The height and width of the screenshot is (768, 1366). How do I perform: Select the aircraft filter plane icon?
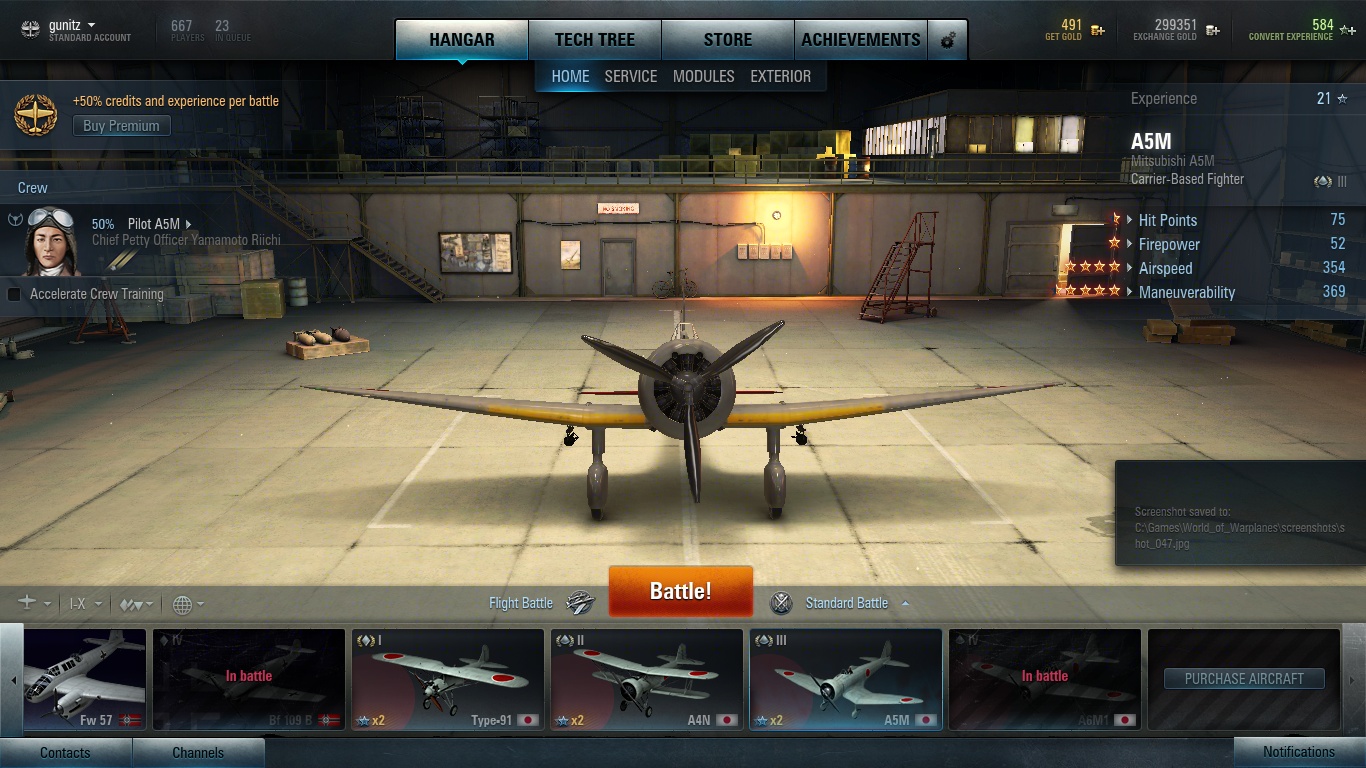(27, 604)
